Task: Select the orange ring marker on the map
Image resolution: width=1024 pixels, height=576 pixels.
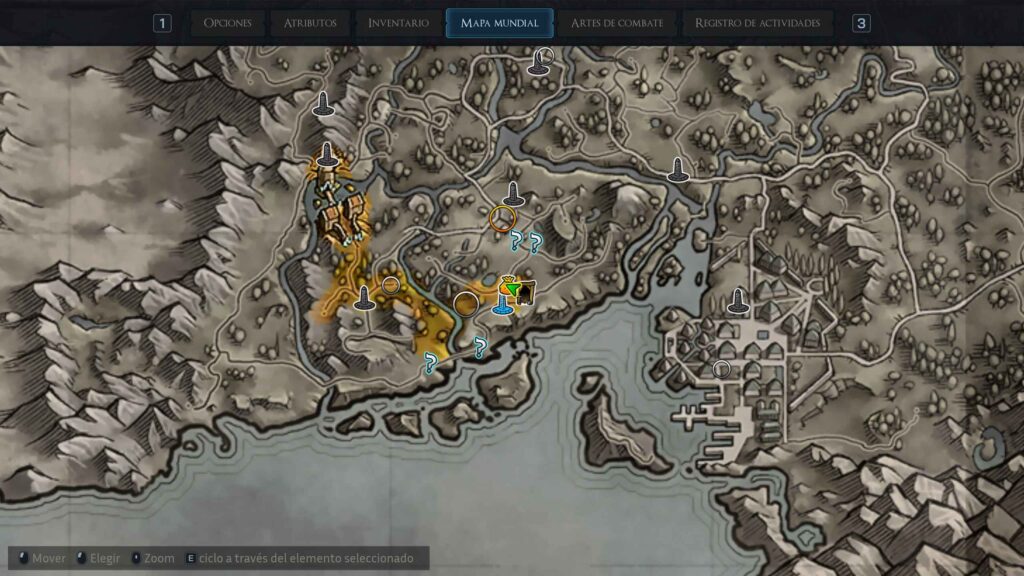Action: [x=503, y=218]
